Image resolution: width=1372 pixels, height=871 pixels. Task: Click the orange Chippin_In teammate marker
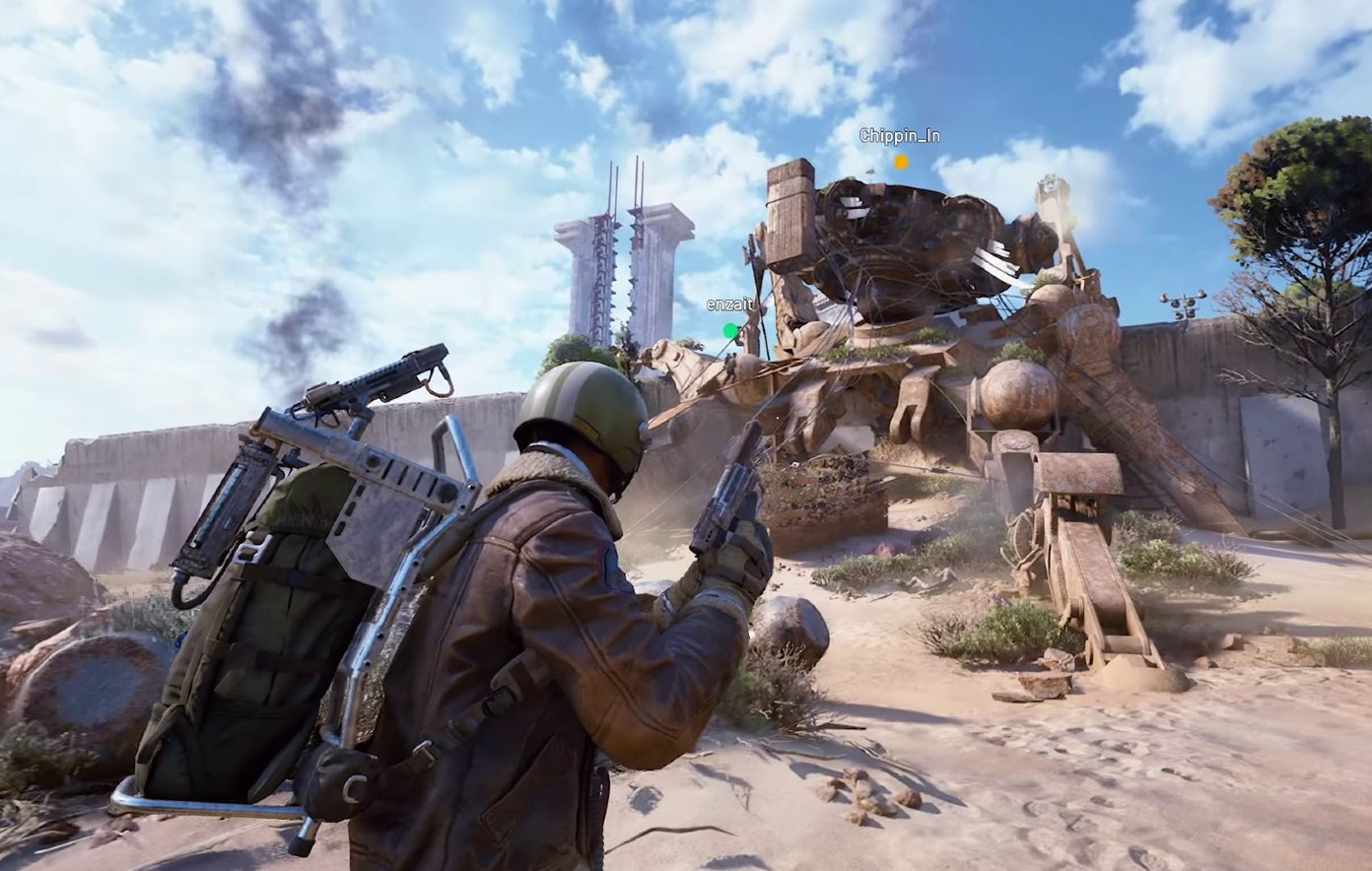[x=900, y=162]
